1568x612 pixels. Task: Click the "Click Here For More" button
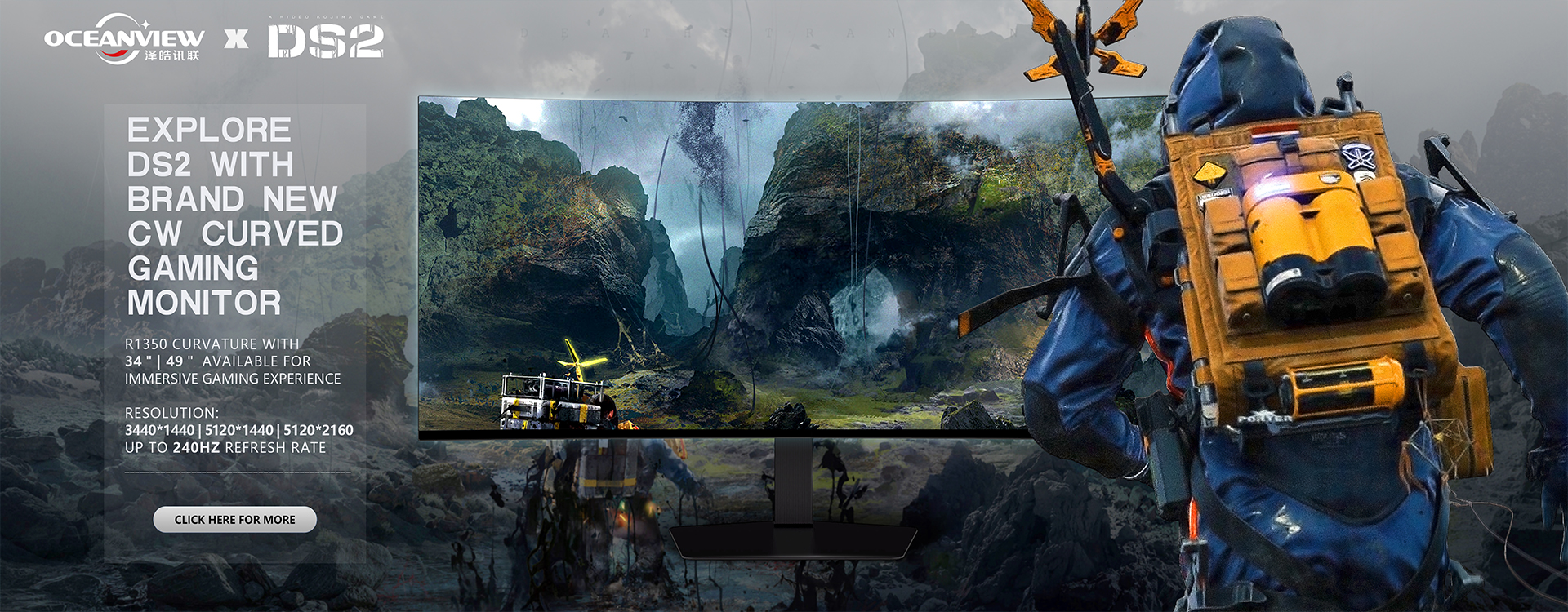tap(234, 520)
